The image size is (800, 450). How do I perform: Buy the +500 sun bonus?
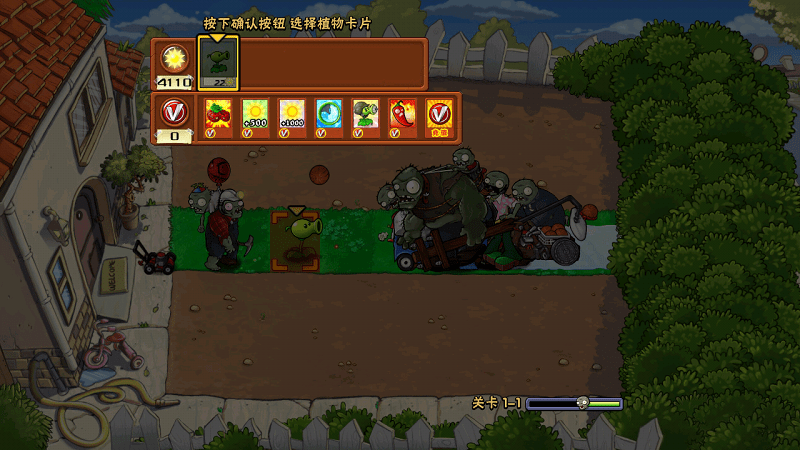[255, 116]
